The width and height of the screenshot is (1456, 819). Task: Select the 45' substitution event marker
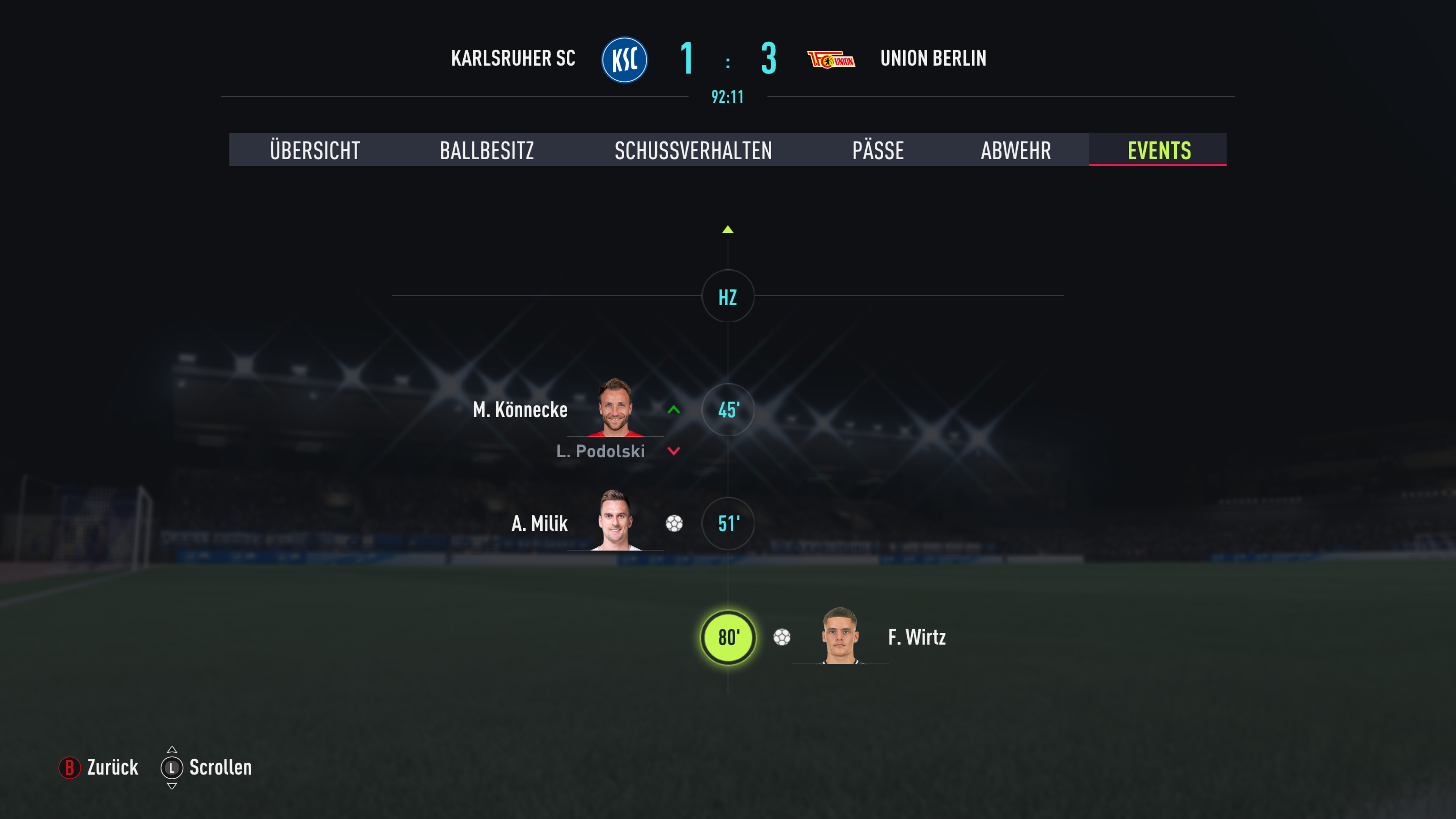click(x=728, y=410)
